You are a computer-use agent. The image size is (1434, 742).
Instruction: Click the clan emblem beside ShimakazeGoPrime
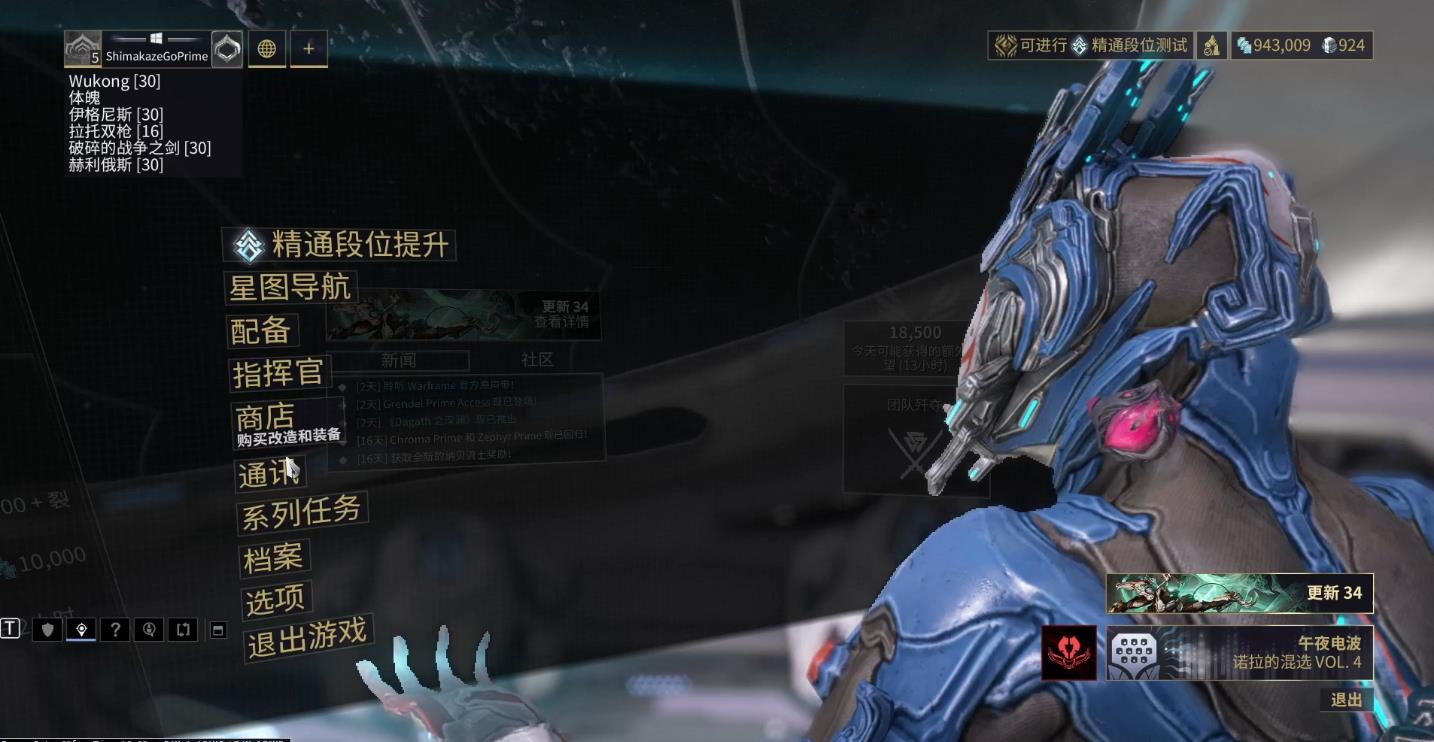tap(227, 48)
